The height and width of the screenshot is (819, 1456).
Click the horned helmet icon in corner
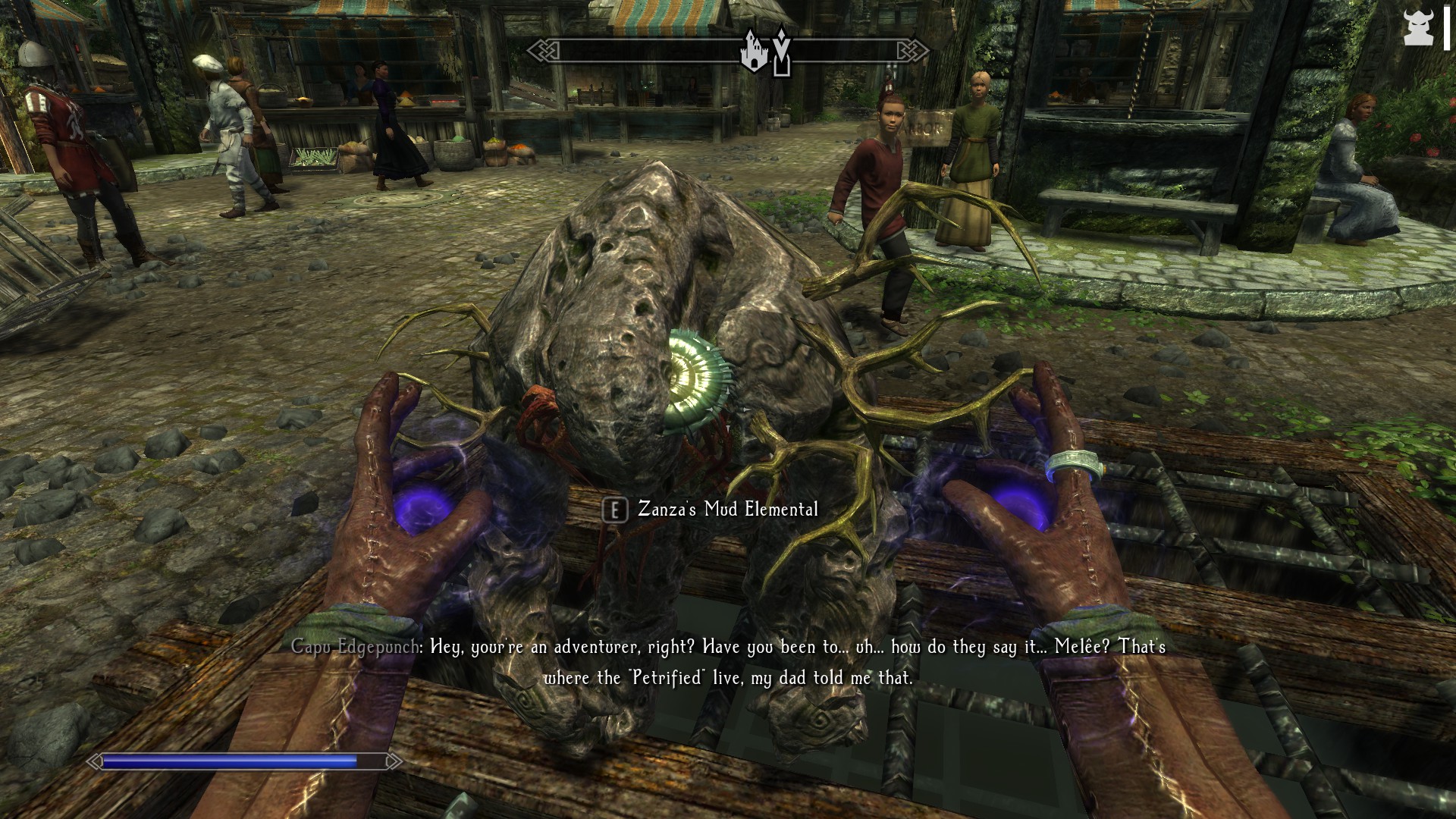tap(1417, 29)
